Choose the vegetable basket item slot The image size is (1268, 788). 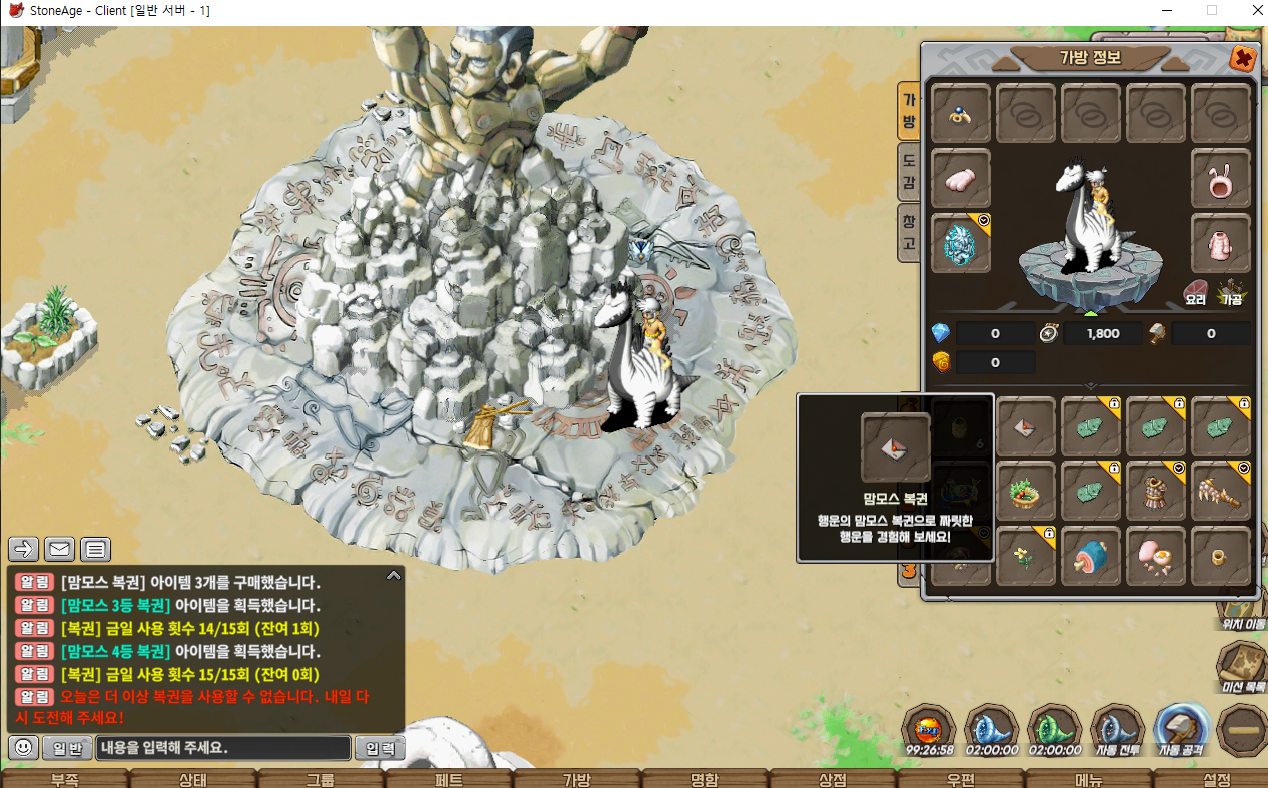click(x=1026, y=491)
